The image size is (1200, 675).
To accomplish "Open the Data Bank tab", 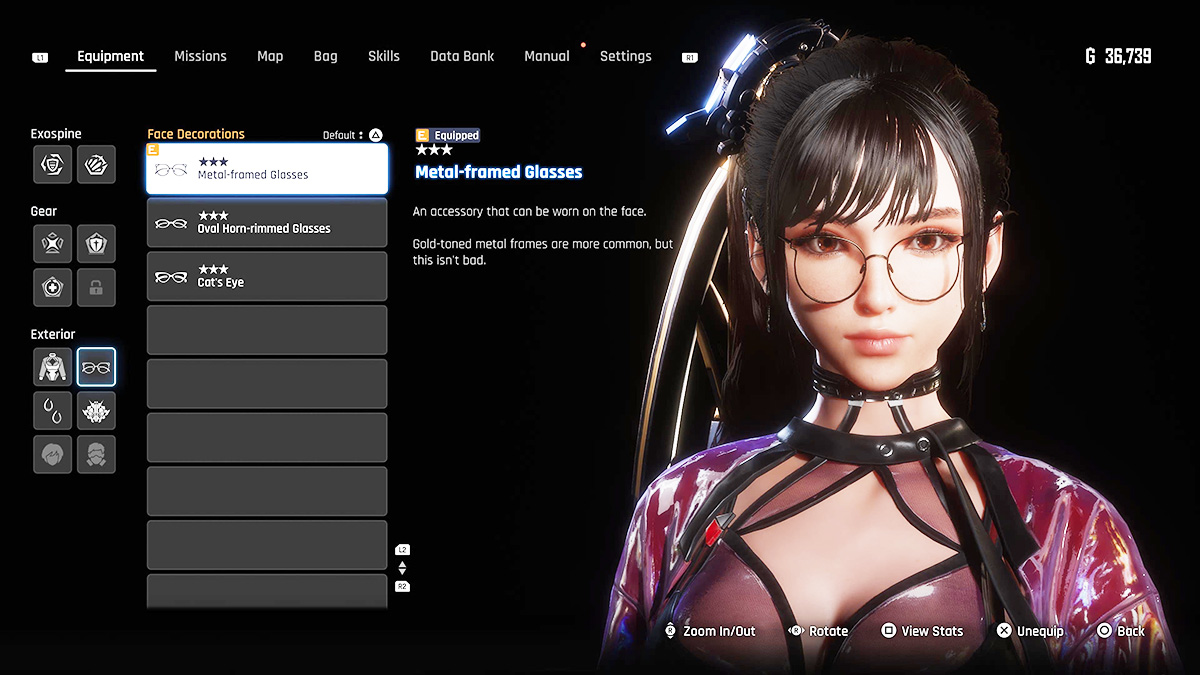I will pos(462,56).
